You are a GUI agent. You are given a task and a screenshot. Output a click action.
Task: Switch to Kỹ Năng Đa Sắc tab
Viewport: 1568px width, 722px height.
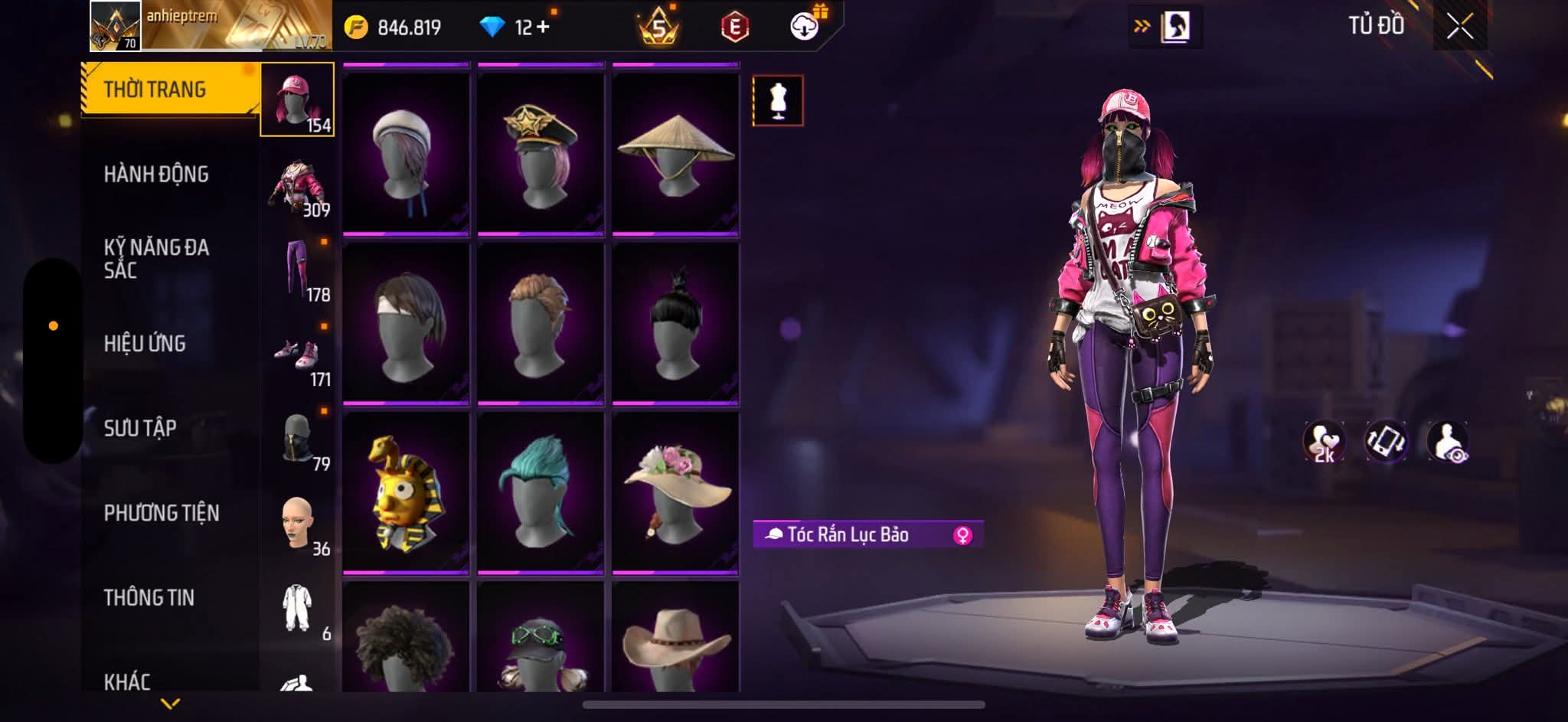[156, 259]
